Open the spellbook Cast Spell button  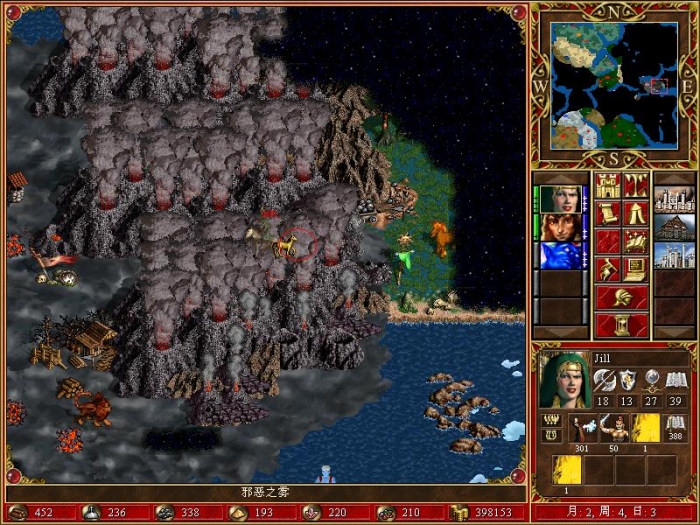tap(636, 241)
